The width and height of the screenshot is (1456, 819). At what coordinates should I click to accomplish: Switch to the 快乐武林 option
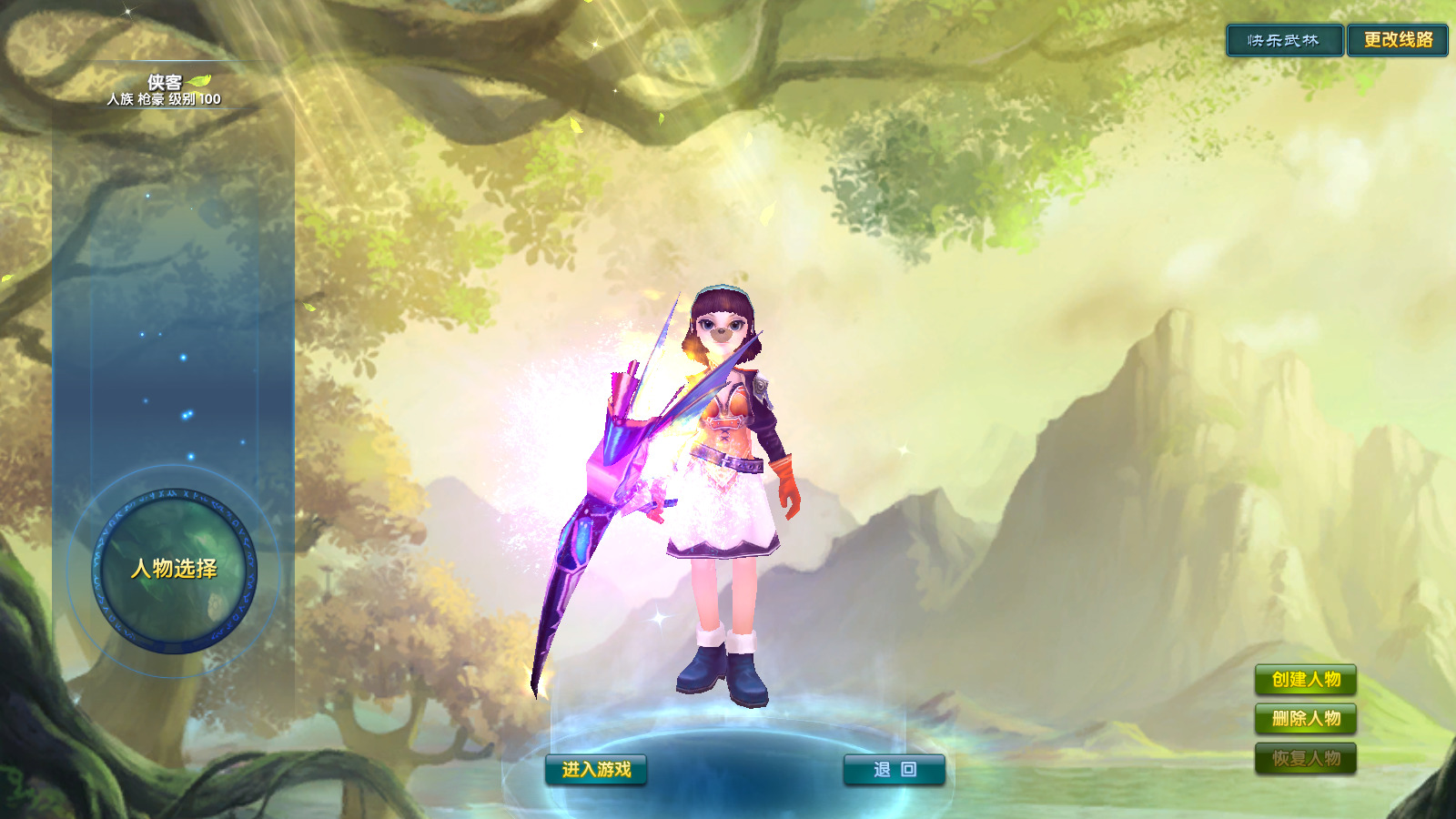click(x=1286, y=40)
